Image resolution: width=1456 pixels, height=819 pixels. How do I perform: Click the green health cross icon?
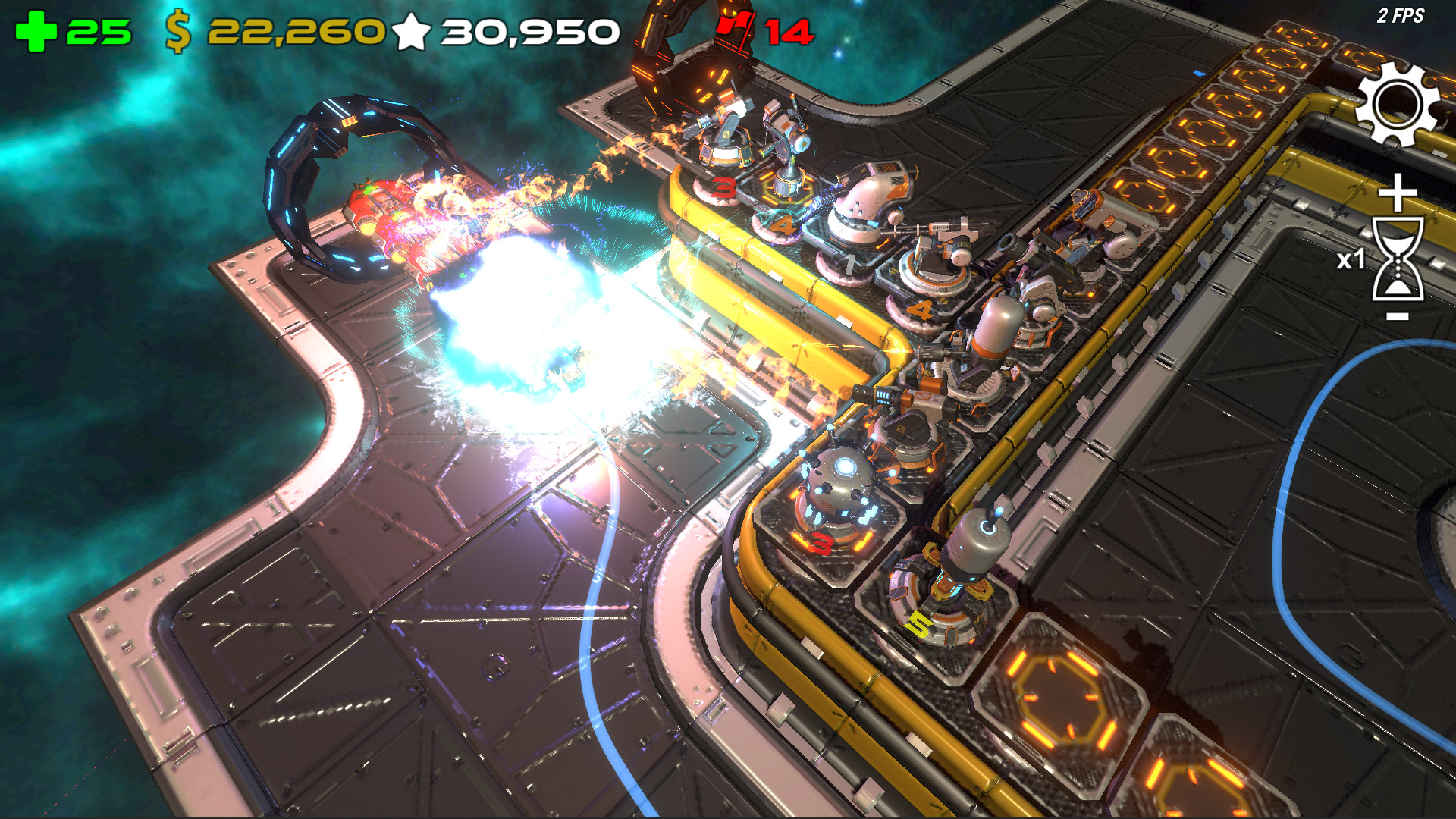tap(36, 32)
